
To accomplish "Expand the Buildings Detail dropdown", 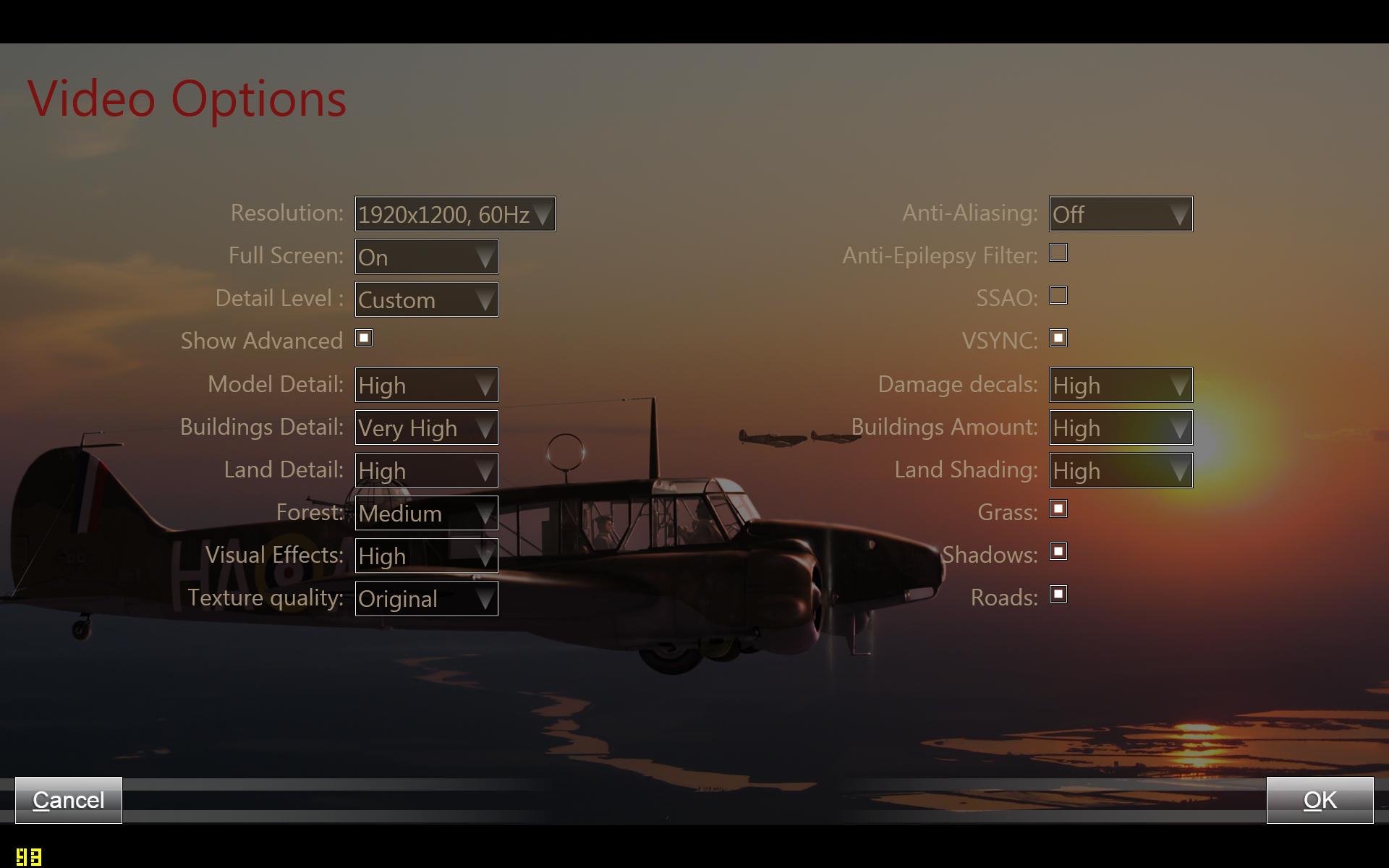I will point(426,427).
